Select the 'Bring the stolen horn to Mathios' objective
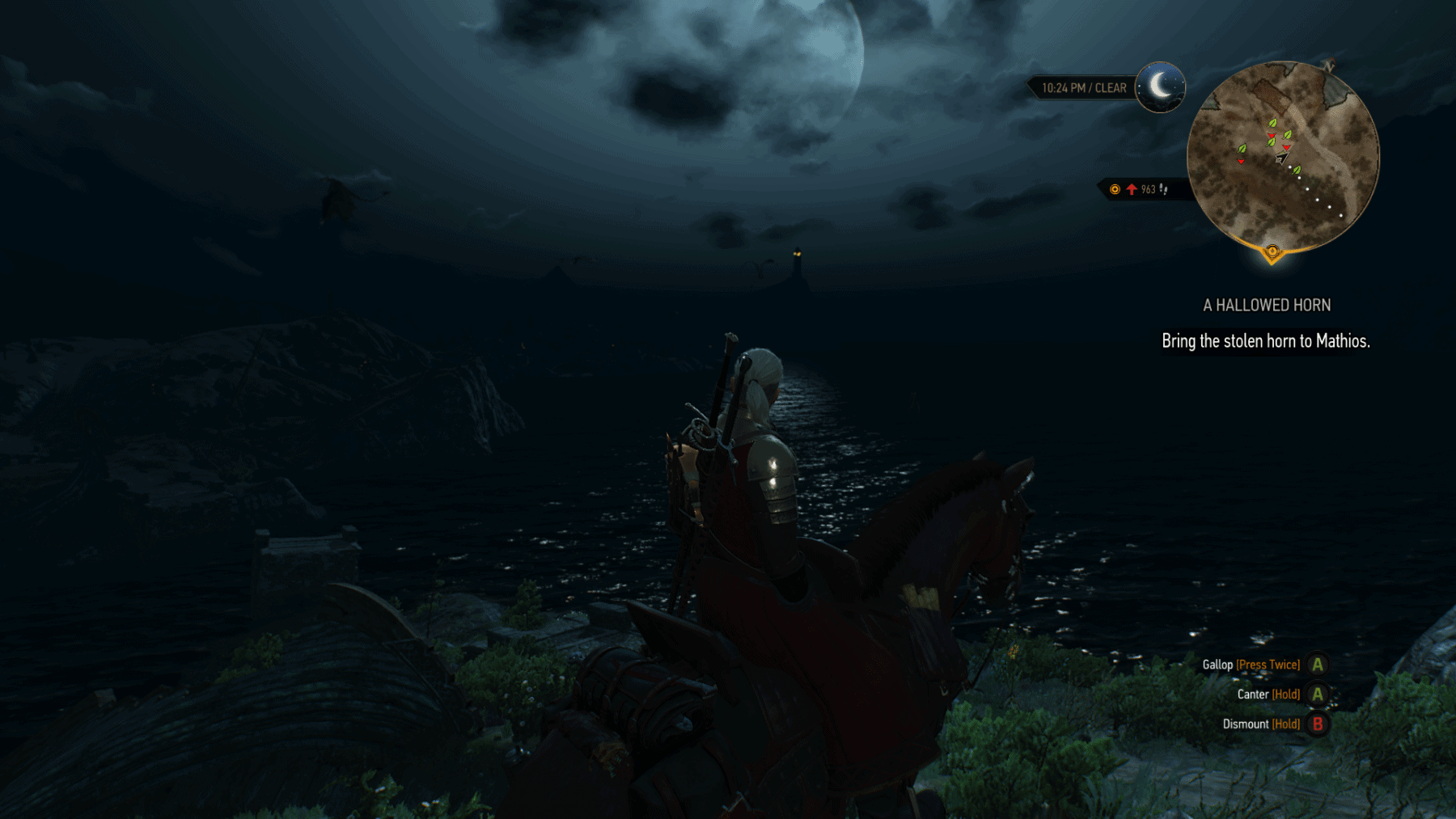Viewport: 1456px width, 819px height. pyautogui.click(x=1265, y=341)
